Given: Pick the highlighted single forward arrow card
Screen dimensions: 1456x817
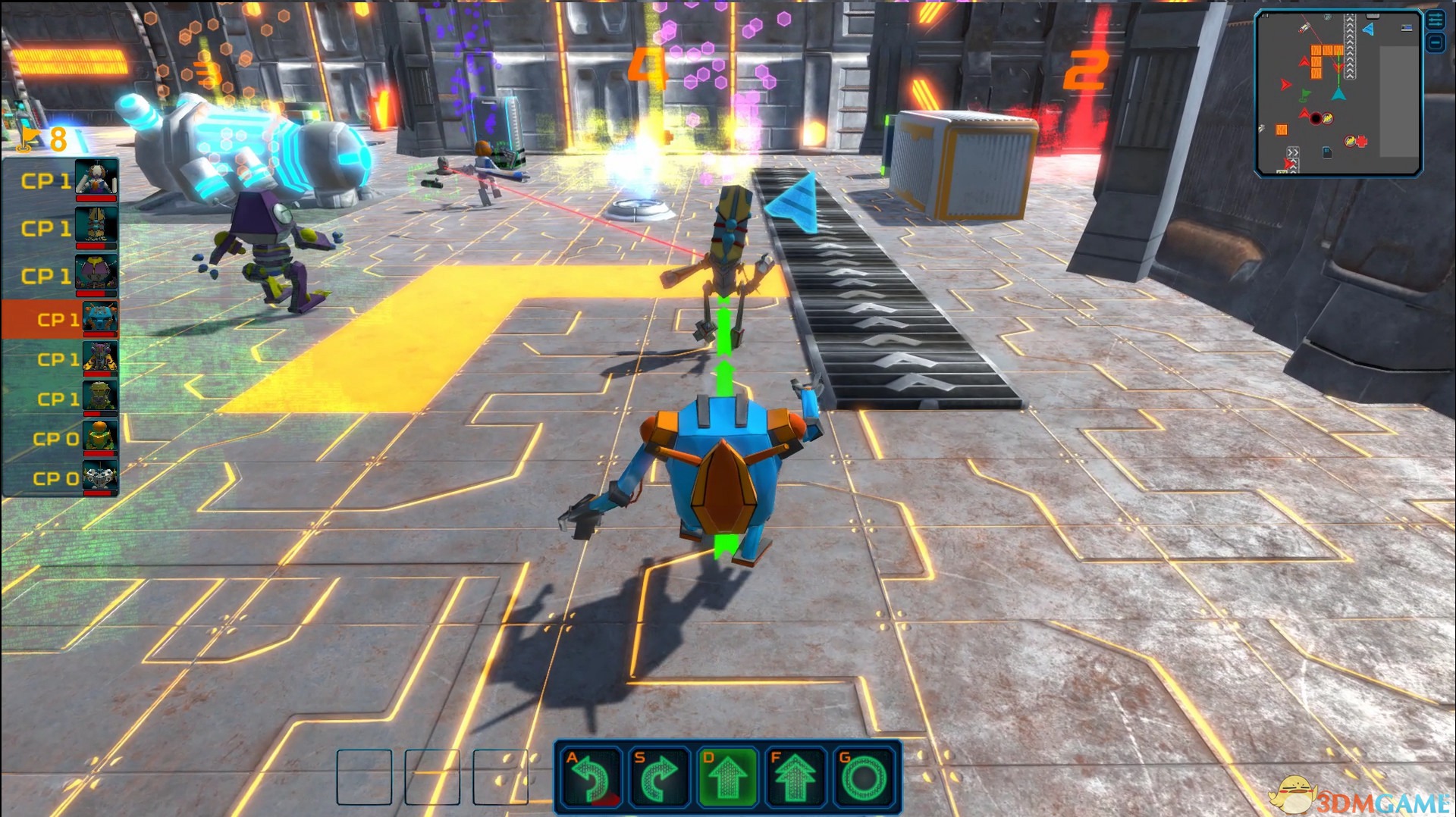Looking at the screenshot, I should 727,777.
